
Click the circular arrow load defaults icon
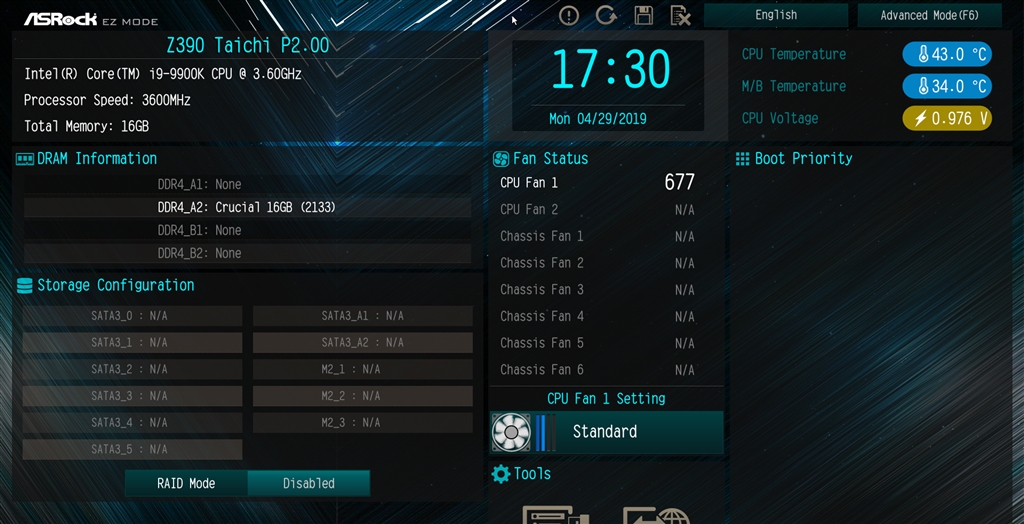(x=606, y=15)
